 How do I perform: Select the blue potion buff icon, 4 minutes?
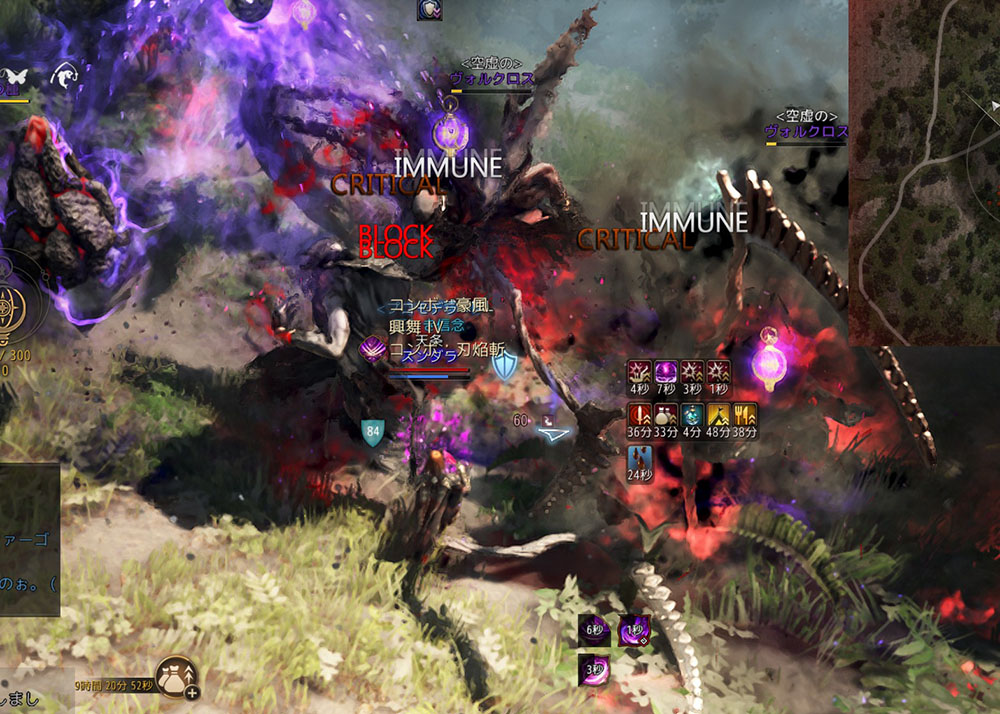[692, 416]
